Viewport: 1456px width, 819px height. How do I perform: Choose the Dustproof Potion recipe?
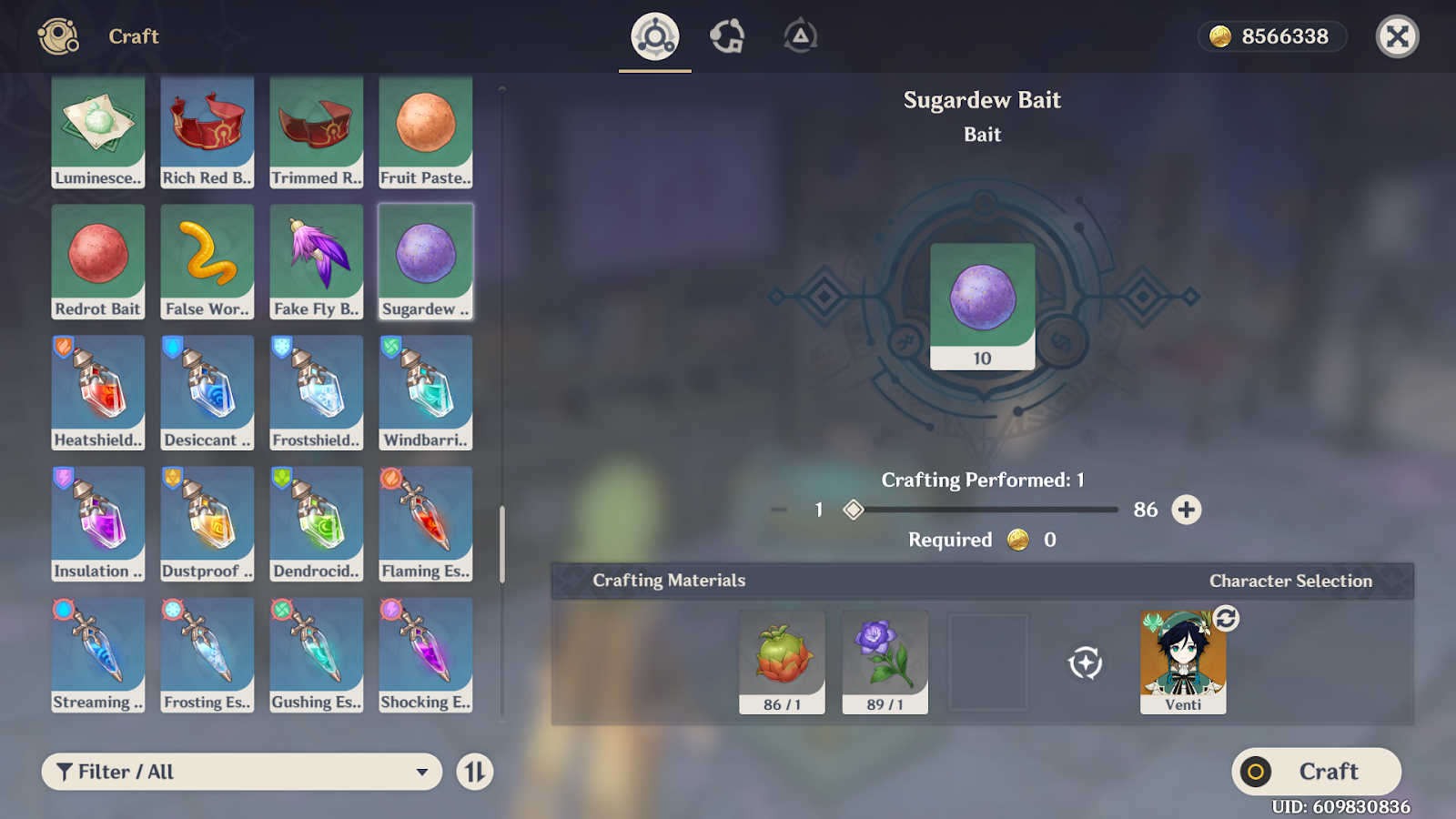(207, 523)
